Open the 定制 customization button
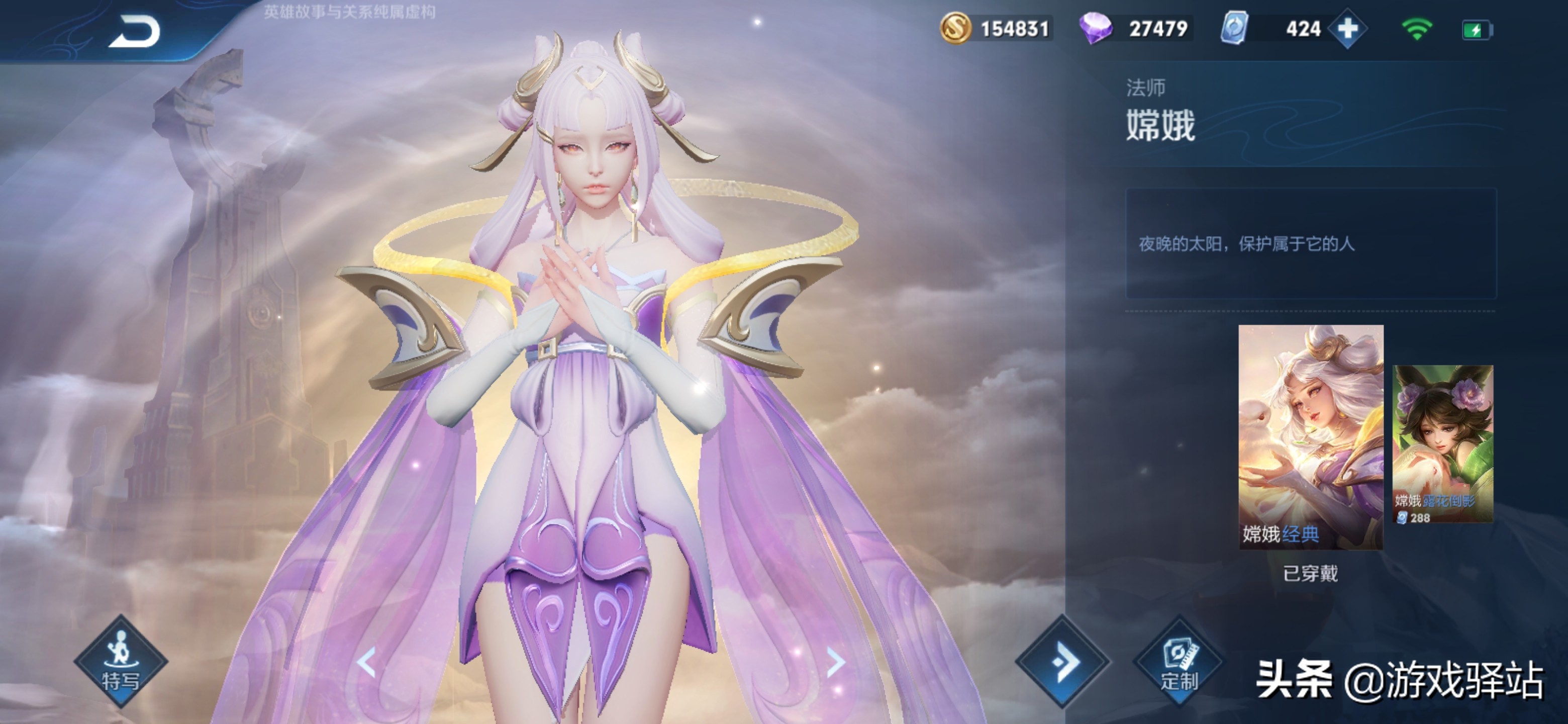Screen dimensions: 1568x724 pyautogui.click(x=1179, y=662)
